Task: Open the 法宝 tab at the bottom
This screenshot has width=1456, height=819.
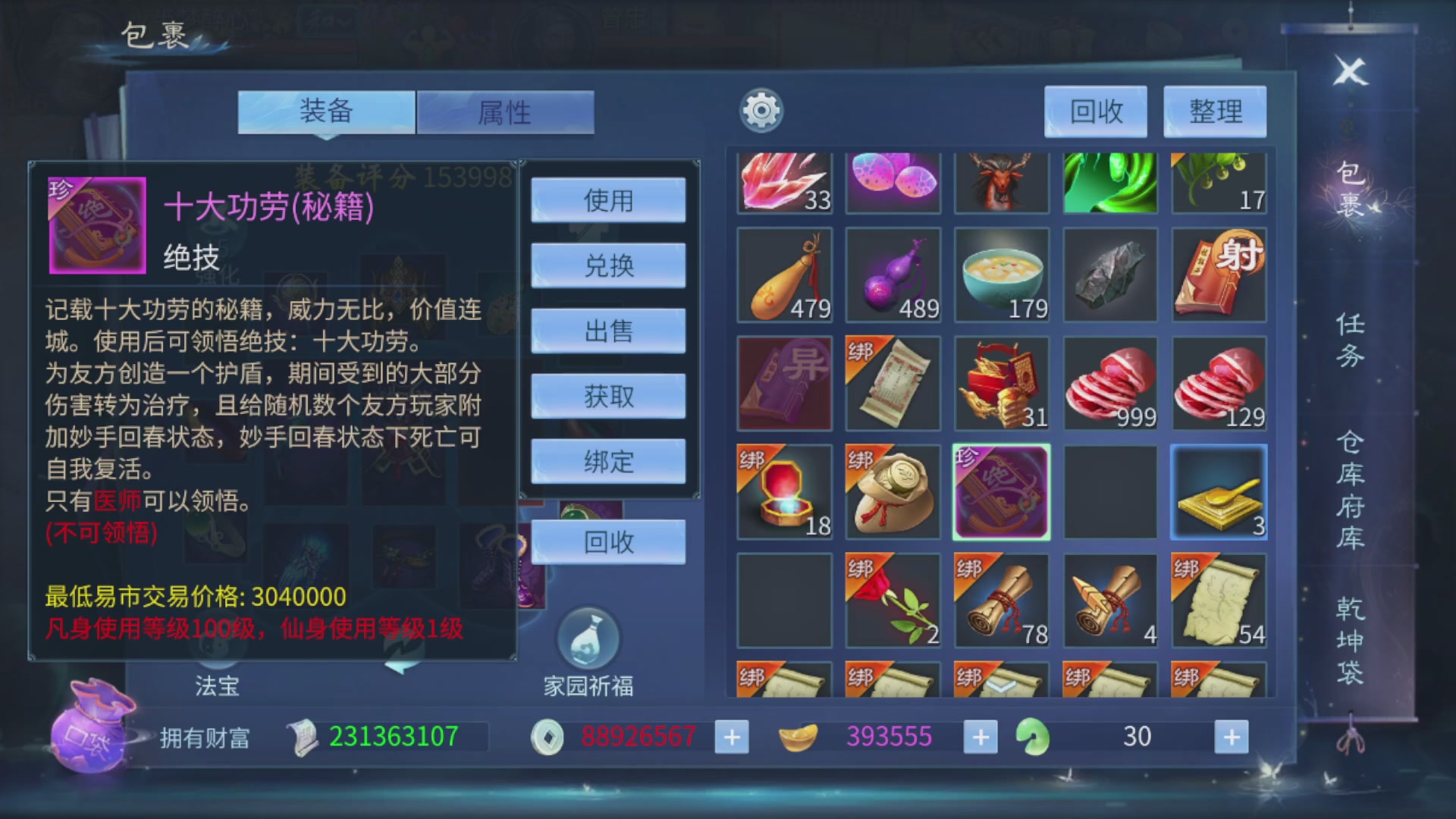Action: (215, 686)
